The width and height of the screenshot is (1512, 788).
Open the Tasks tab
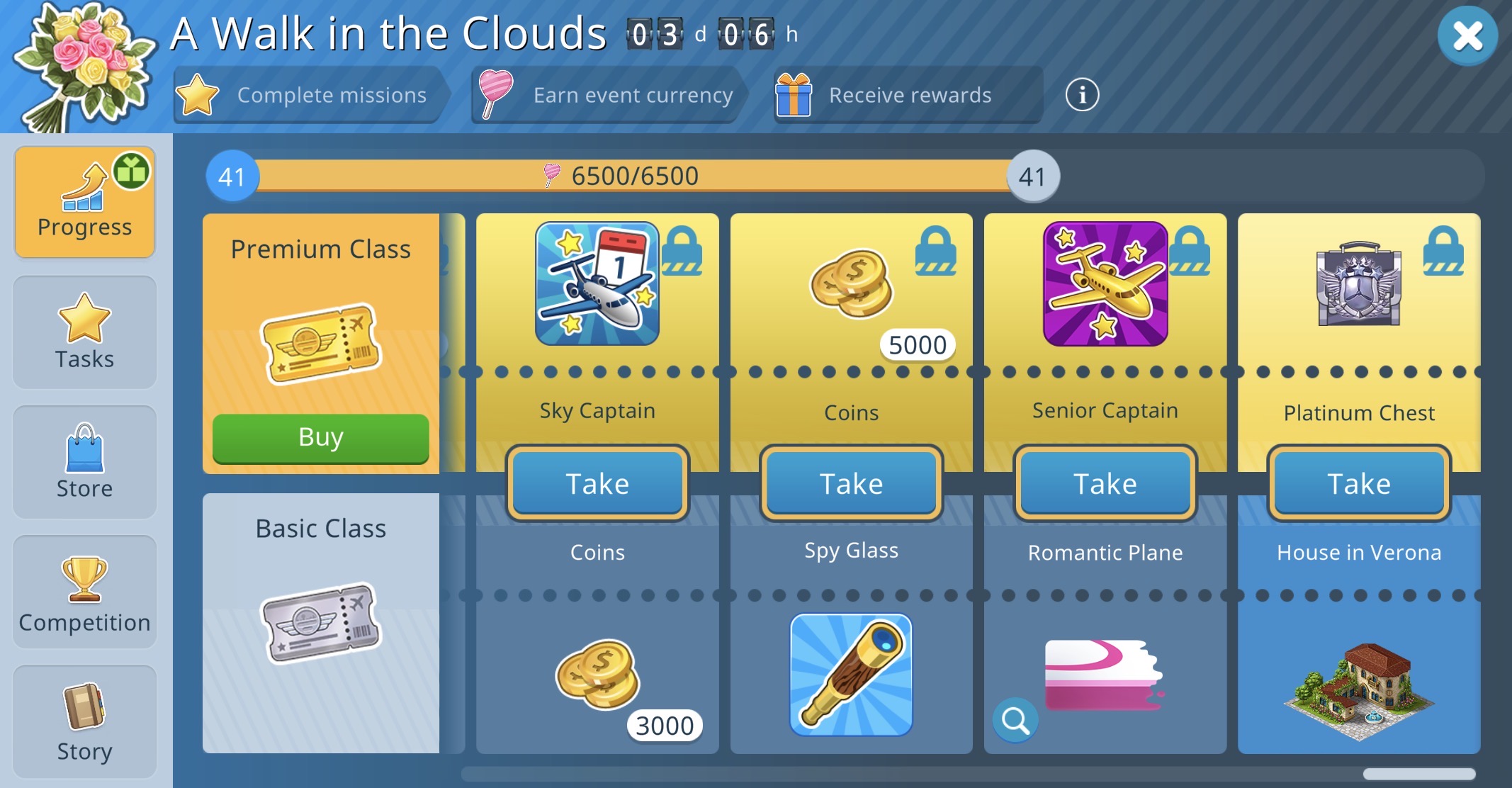coord(85,332)
